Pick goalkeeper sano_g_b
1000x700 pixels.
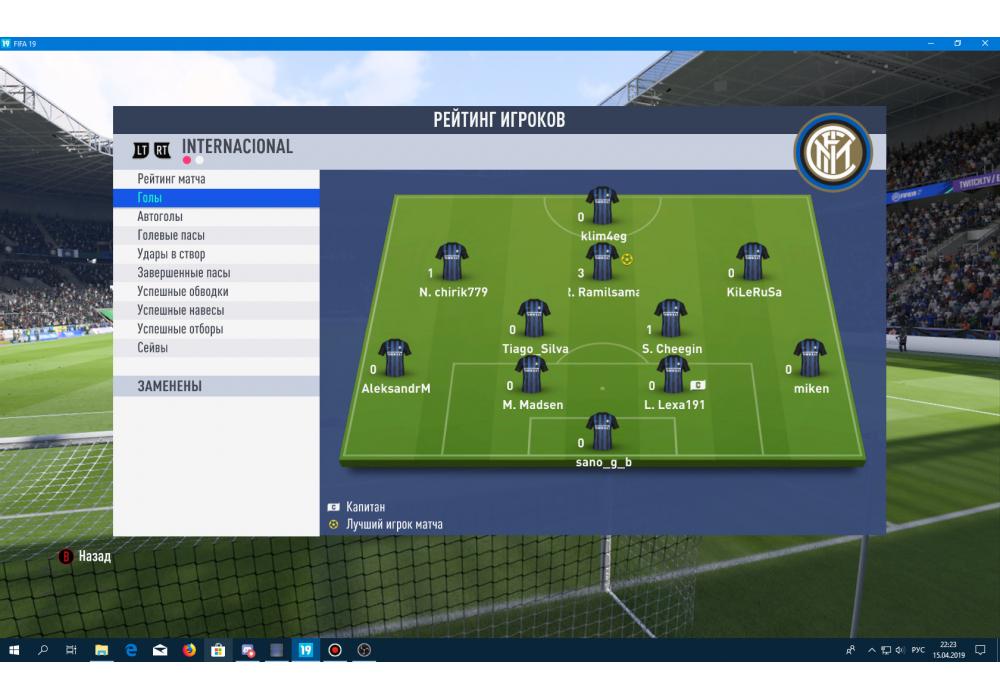tap(602, 432)
